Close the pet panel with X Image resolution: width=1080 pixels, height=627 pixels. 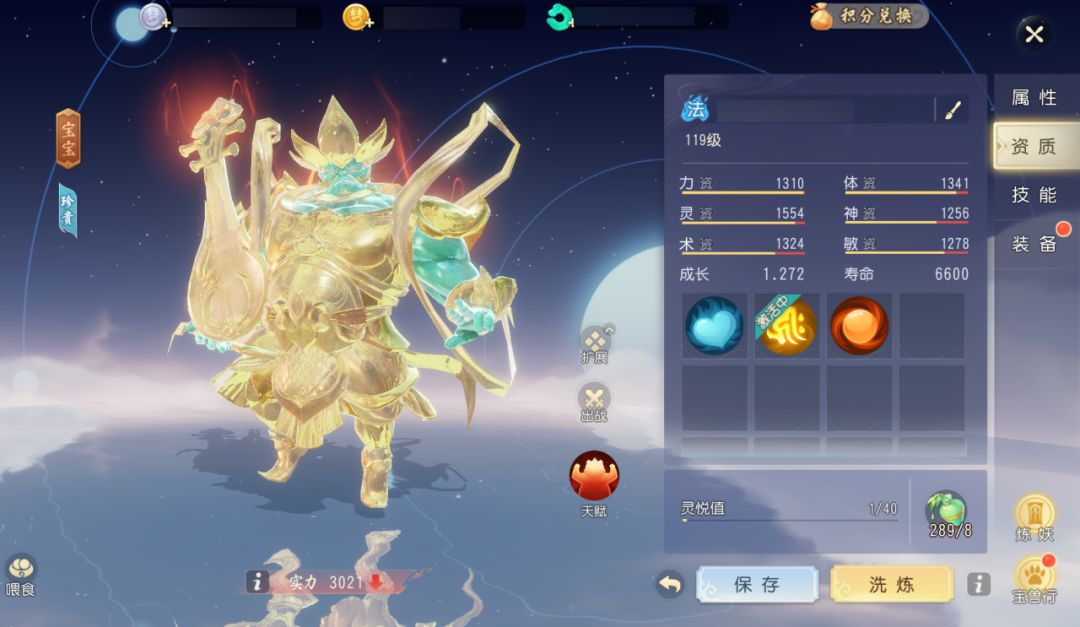click(x=1034, y=35)
